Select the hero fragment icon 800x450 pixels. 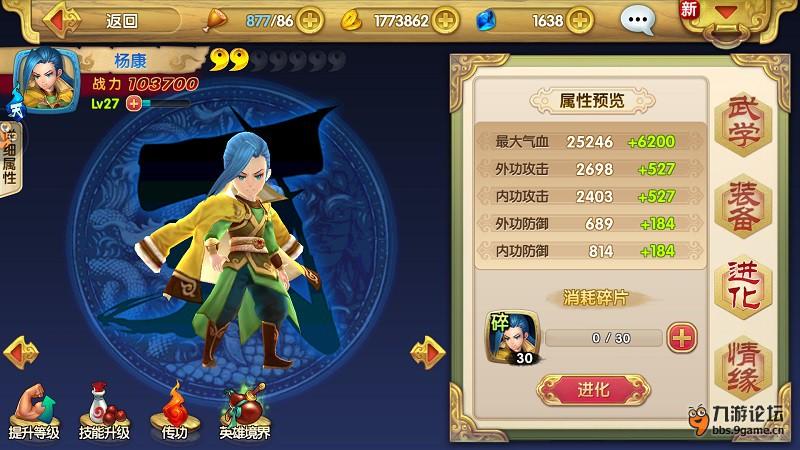512,336
